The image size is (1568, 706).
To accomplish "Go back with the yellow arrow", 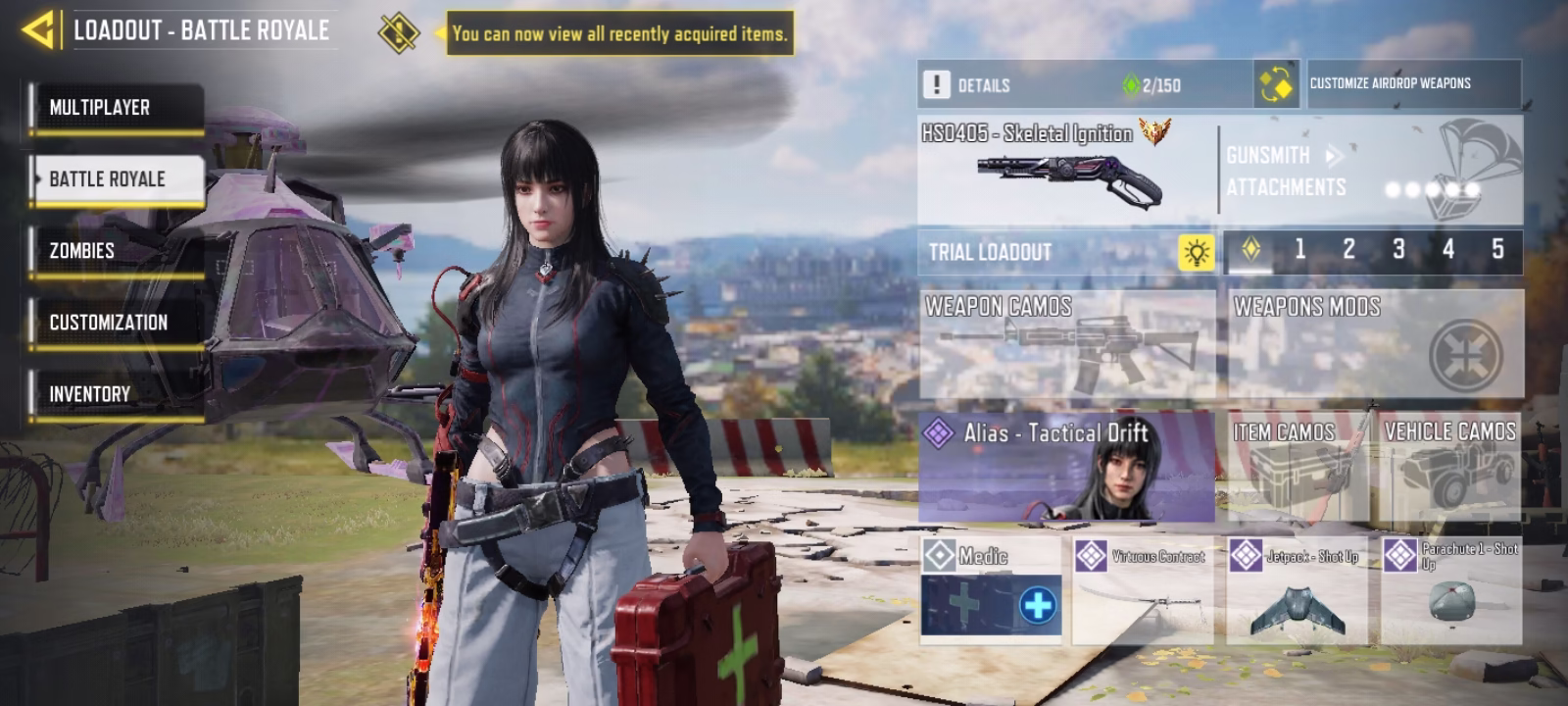I will point(39,29).
